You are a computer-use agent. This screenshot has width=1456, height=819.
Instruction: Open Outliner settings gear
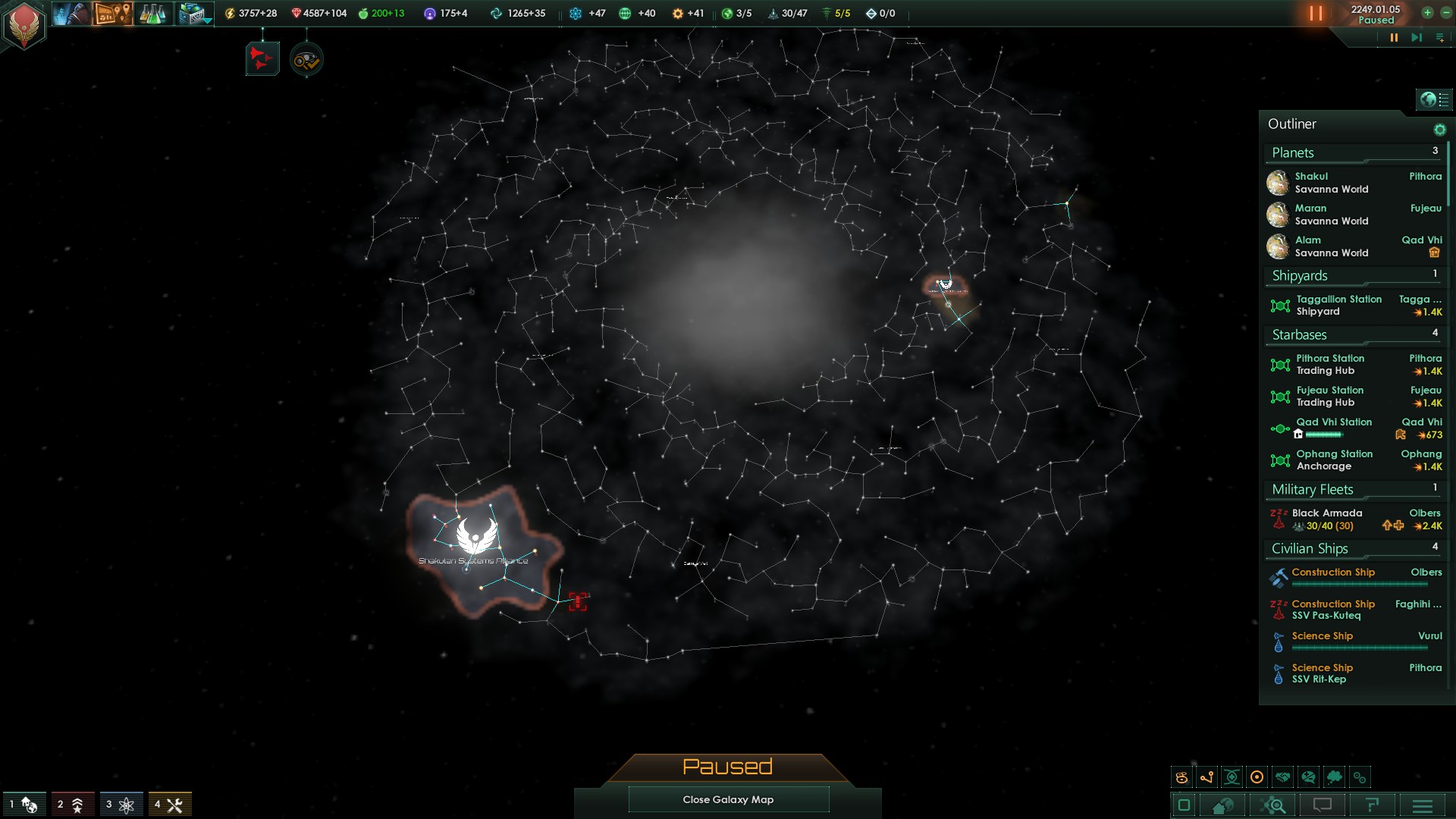click(1439, 130)
